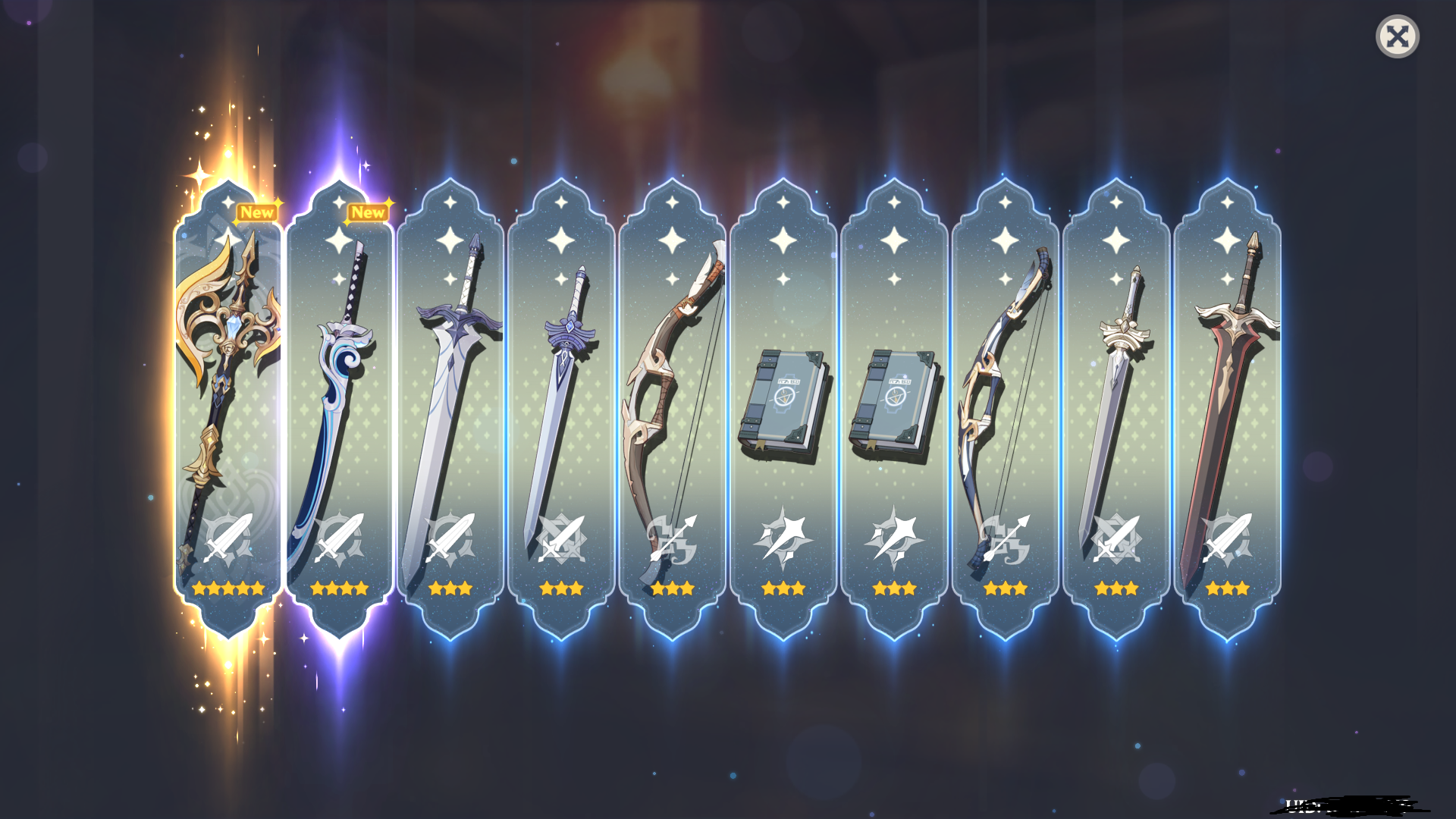The width and height of the screenshot is (1456, 819).
Task: Click the New badge on the golden polearm
Action: 256,212
